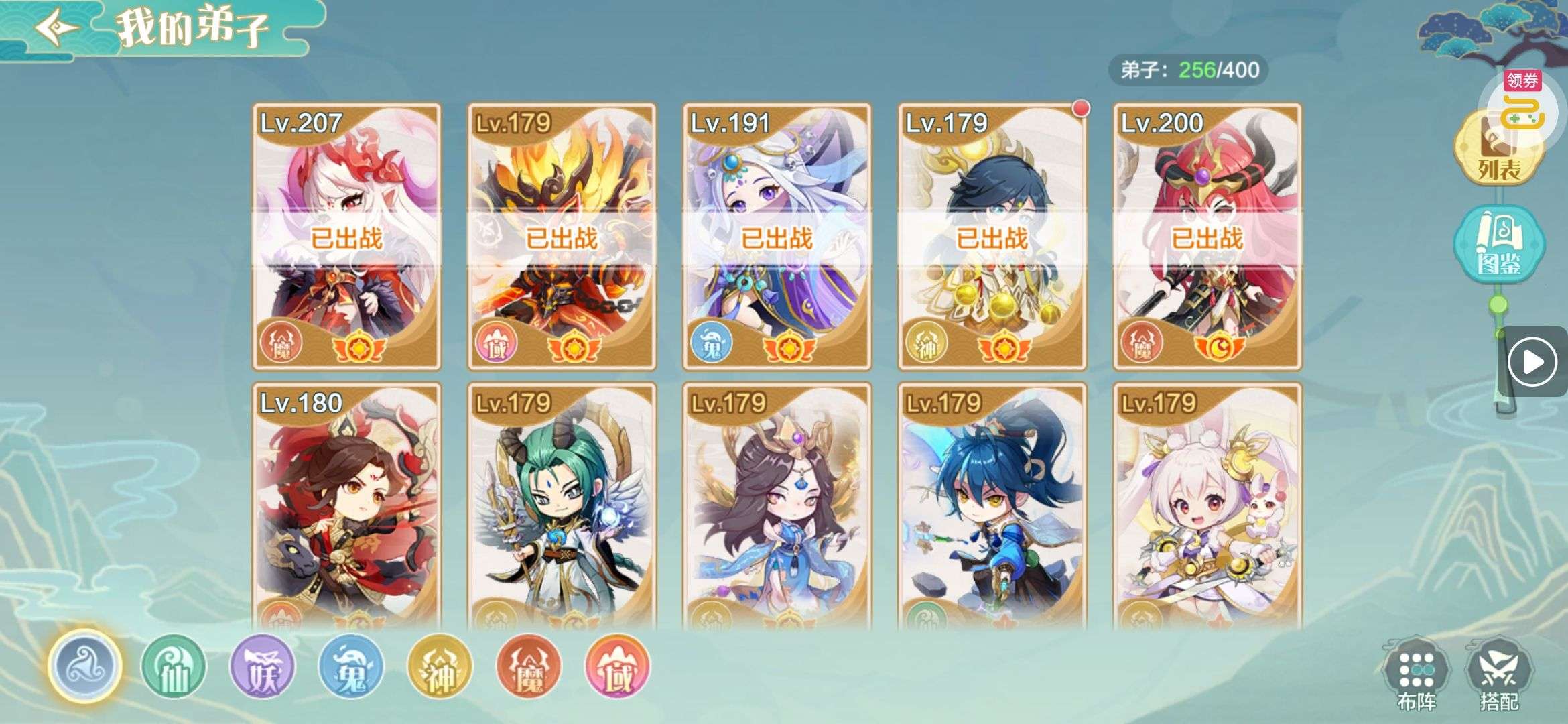Open the 图鉴 codex
Viewport: 1568px width, 724px height.
click(1498, 245)
